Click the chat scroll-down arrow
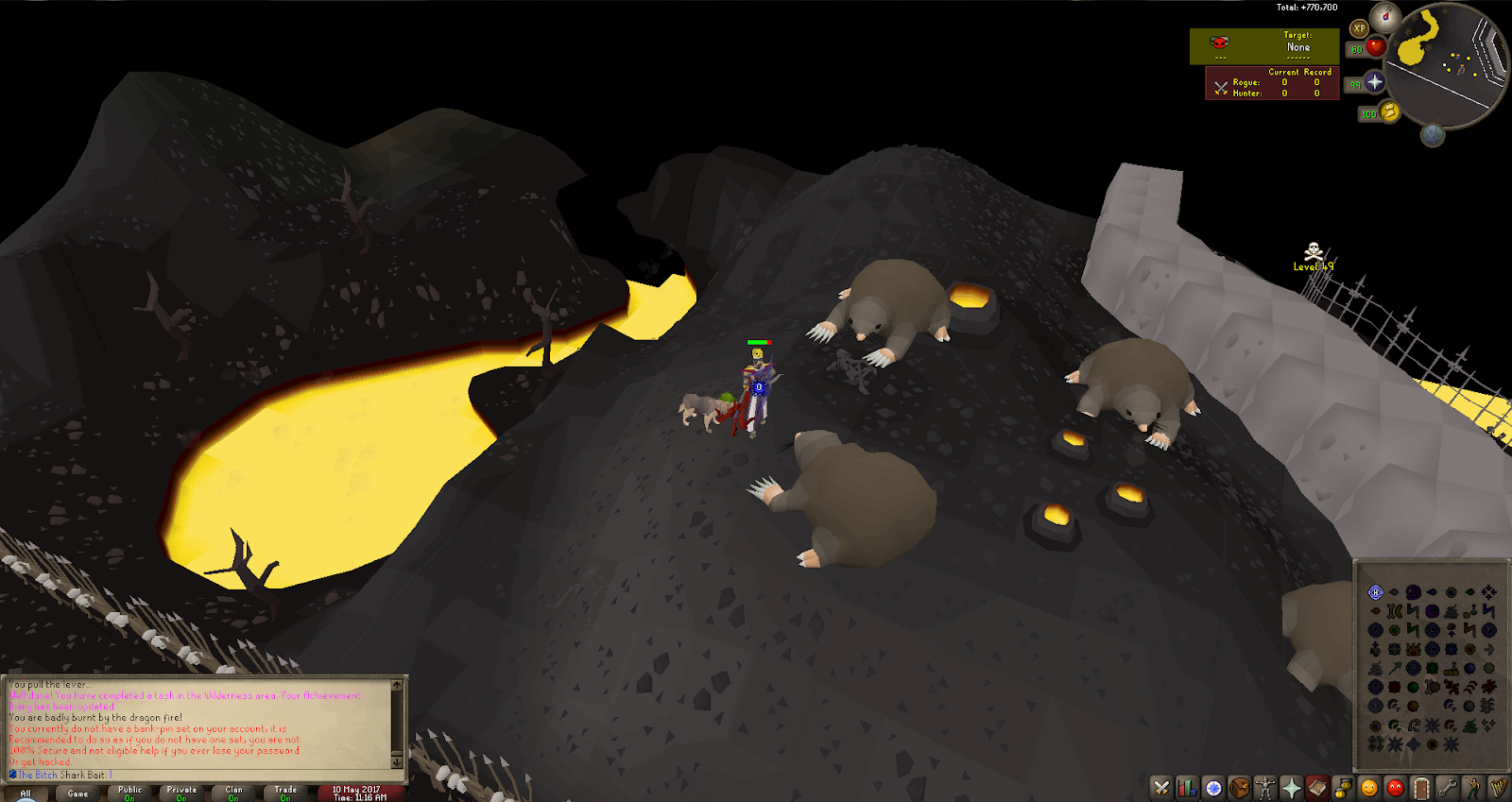Viewport: 1512px width, 802px height. (397, 761)
